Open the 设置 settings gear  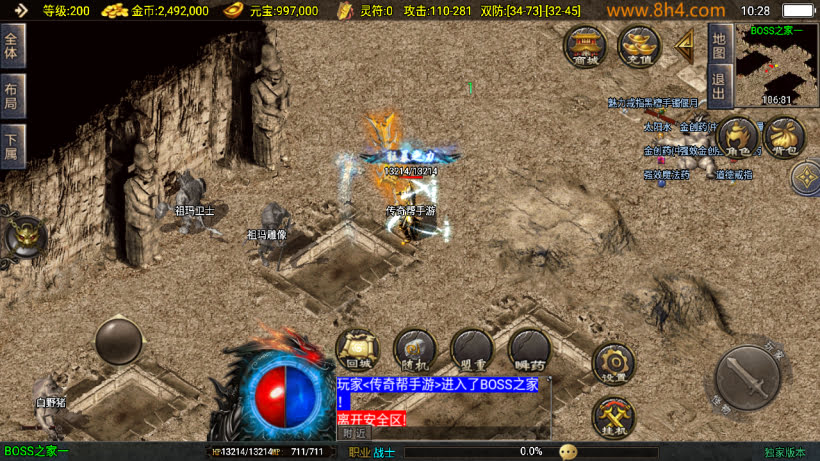(x=613, y=363)
